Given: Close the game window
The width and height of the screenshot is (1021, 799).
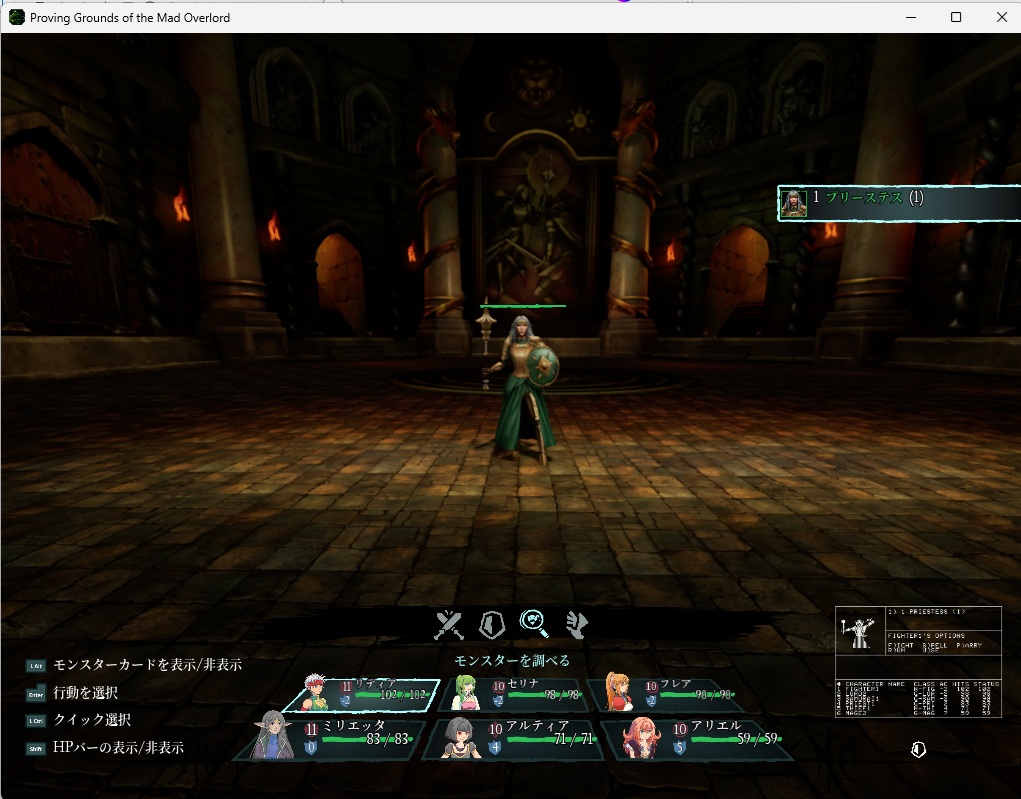Looking at the screenshot, I should point(1002,17).
